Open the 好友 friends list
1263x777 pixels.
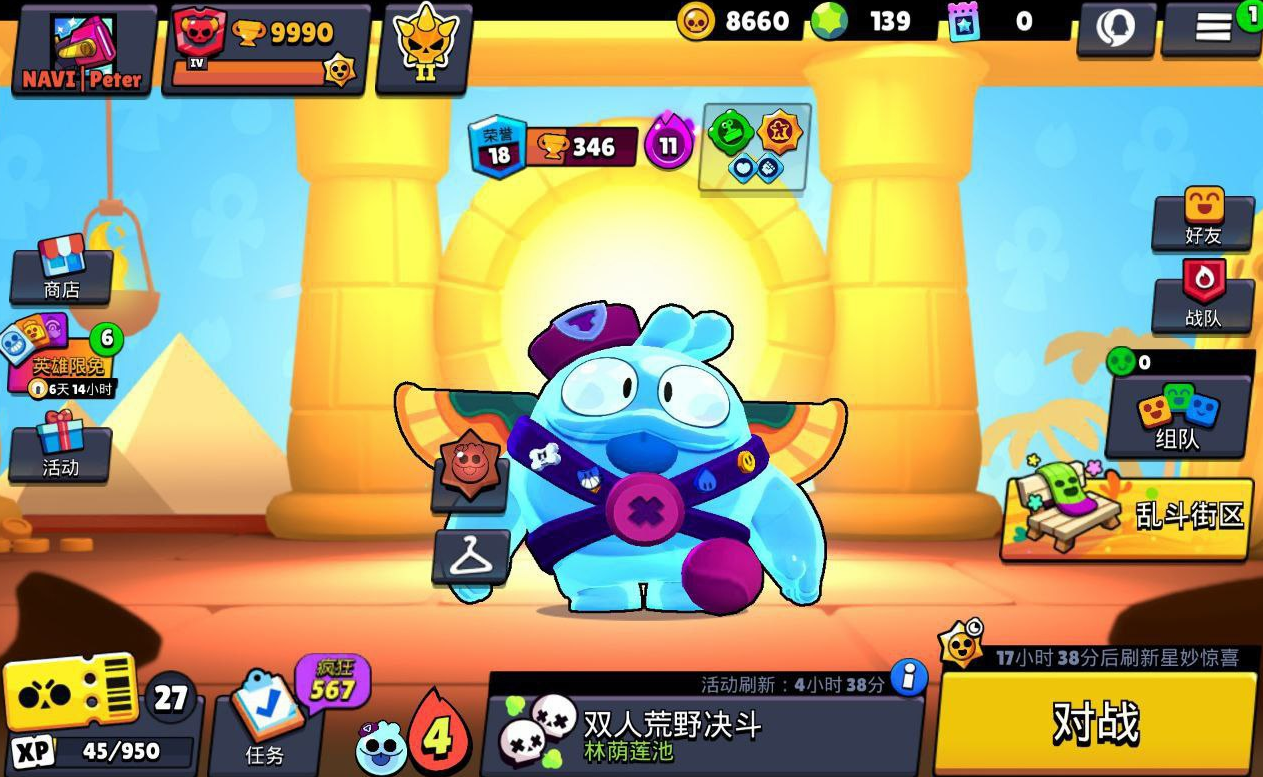click(1203, 219)
